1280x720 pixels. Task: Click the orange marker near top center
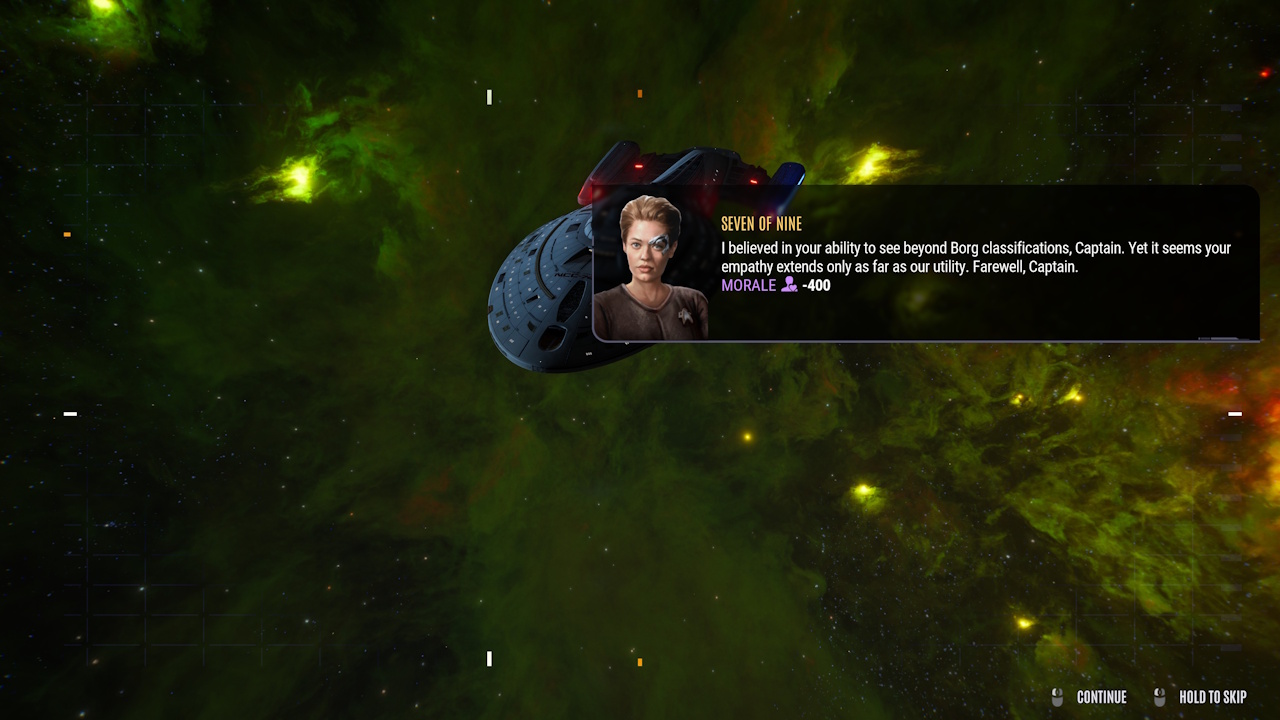638,93
